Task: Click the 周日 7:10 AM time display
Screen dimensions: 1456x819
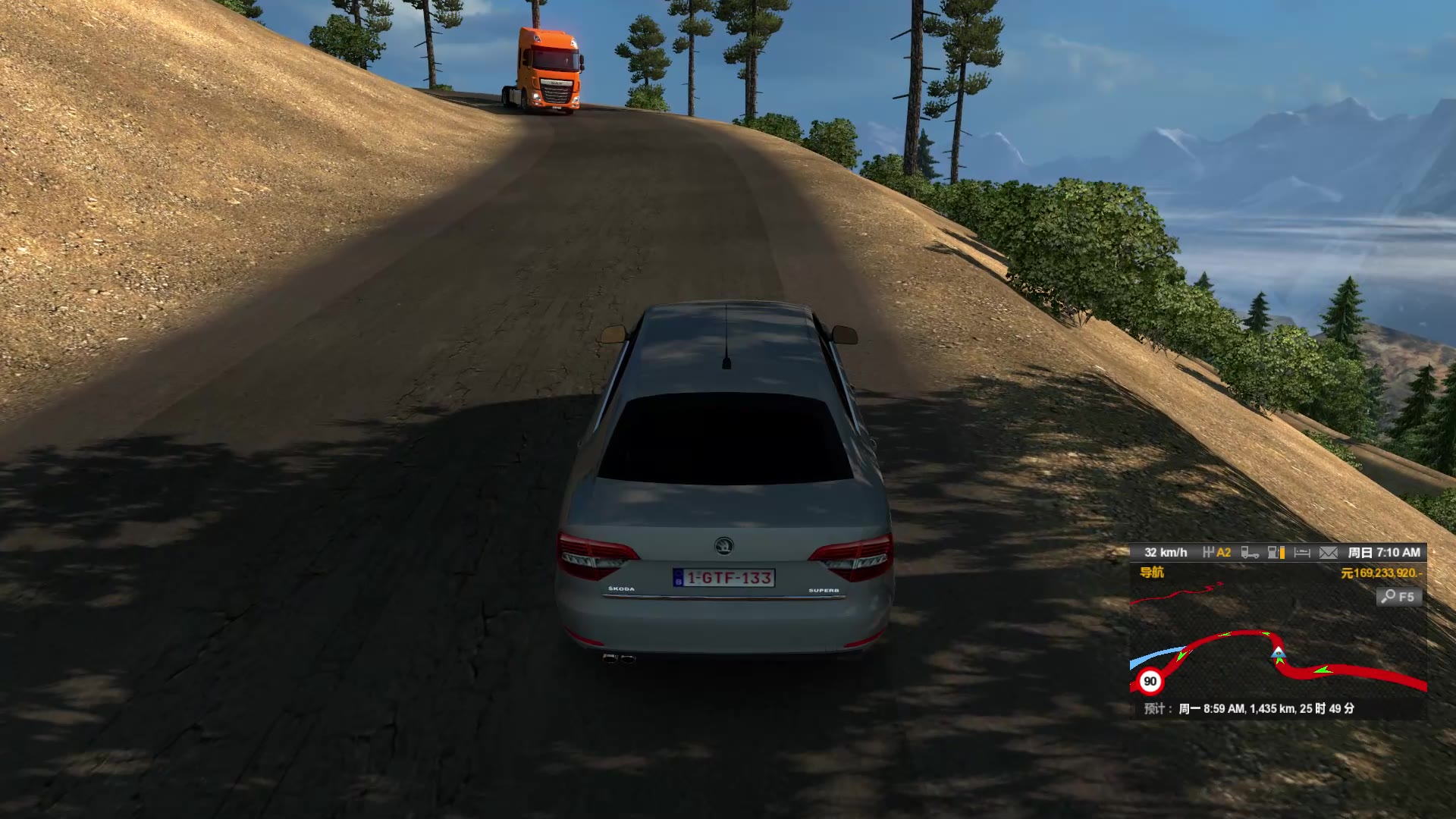Action: tap(1383, 553)
